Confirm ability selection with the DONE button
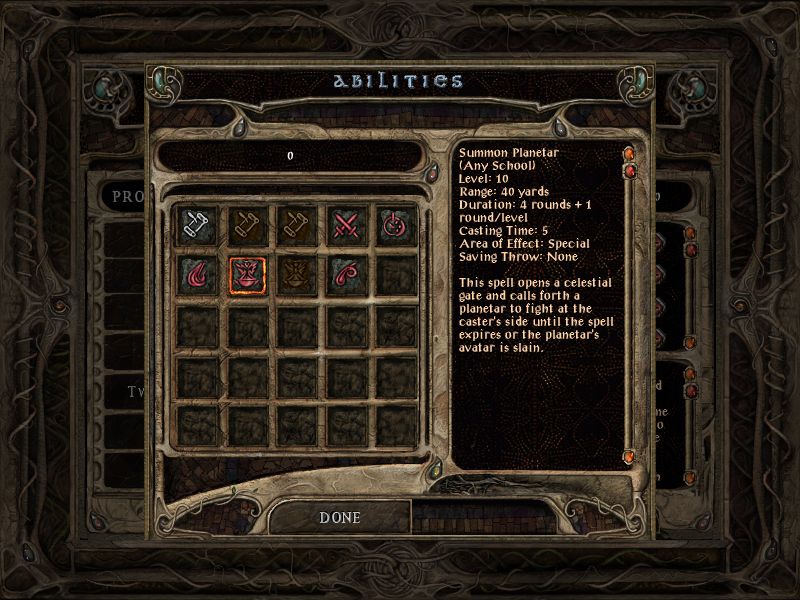 [339, 517]
